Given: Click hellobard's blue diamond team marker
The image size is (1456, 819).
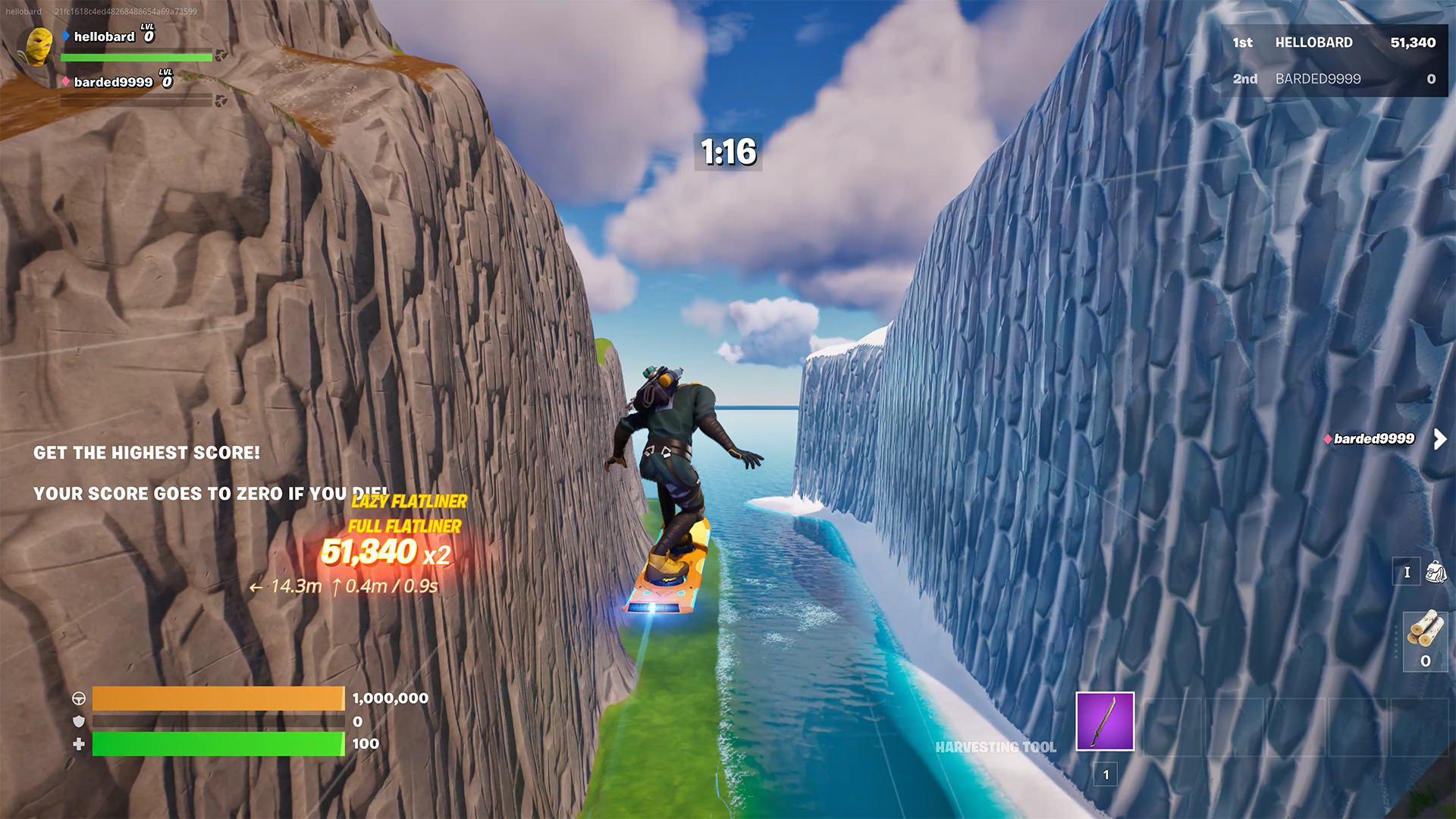Looking at the screenshot, I should [65, 35].
